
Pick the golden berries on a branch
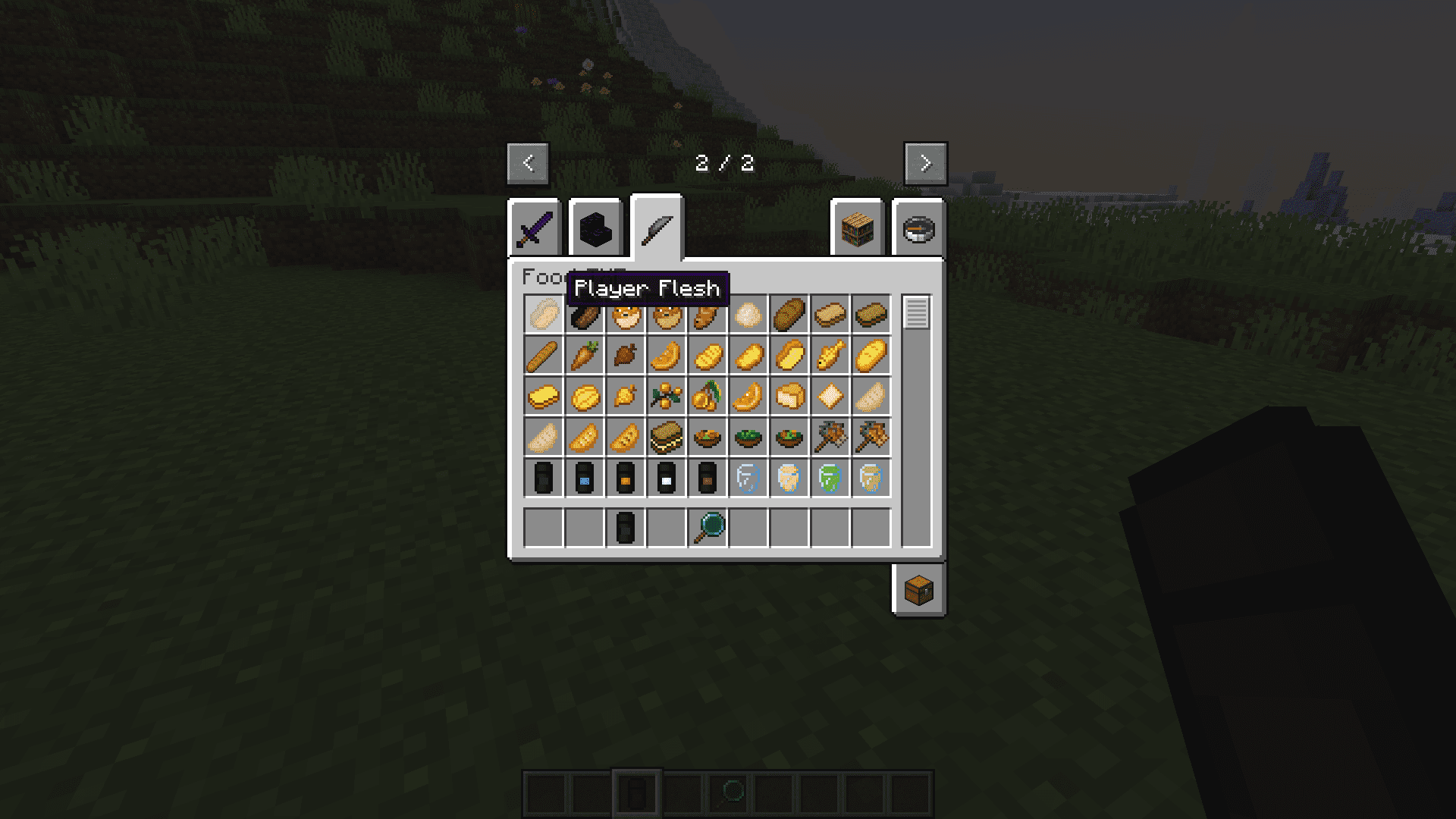point(667,397)
